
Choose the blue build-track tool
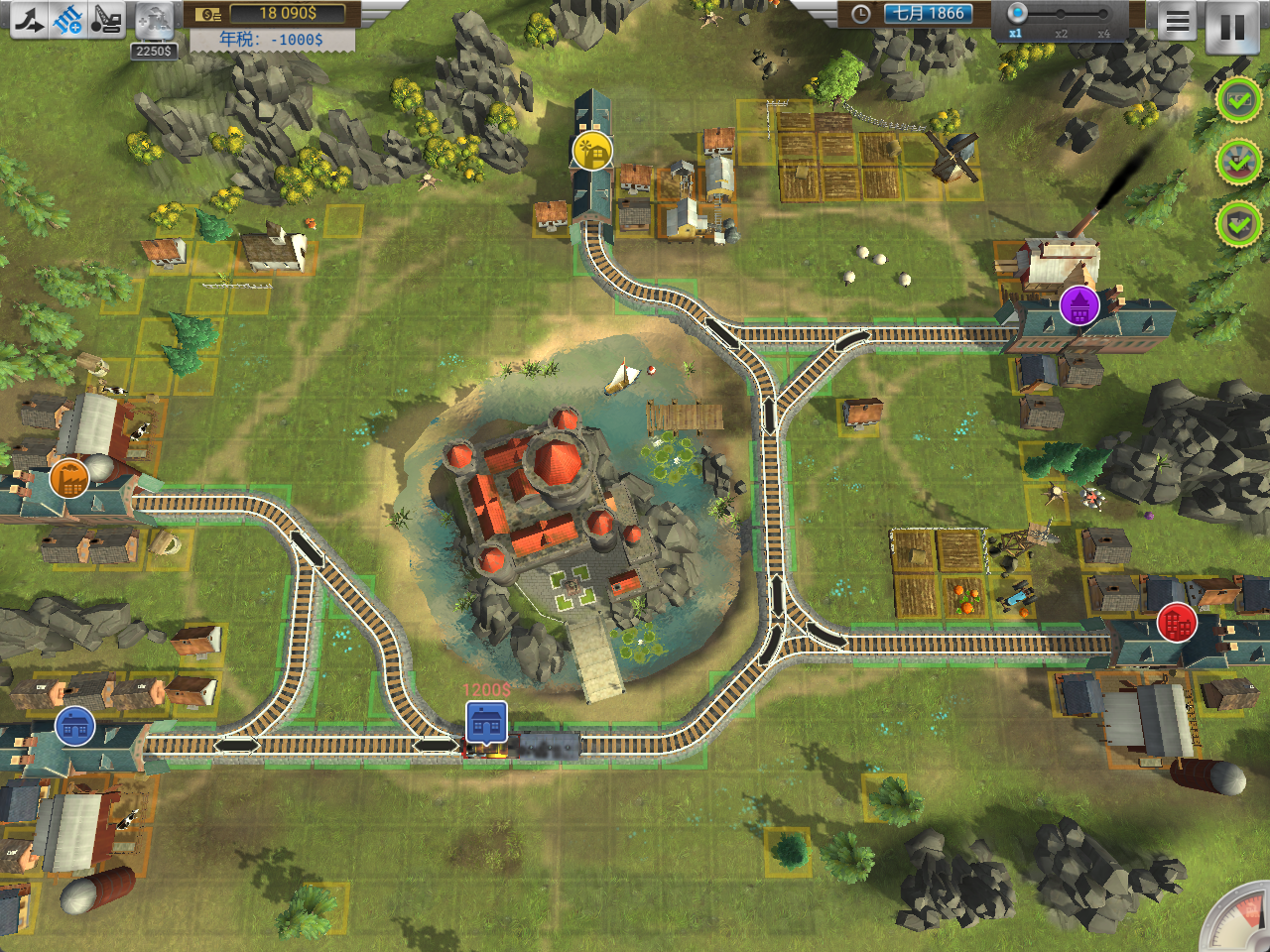click(x=67, y=19)
